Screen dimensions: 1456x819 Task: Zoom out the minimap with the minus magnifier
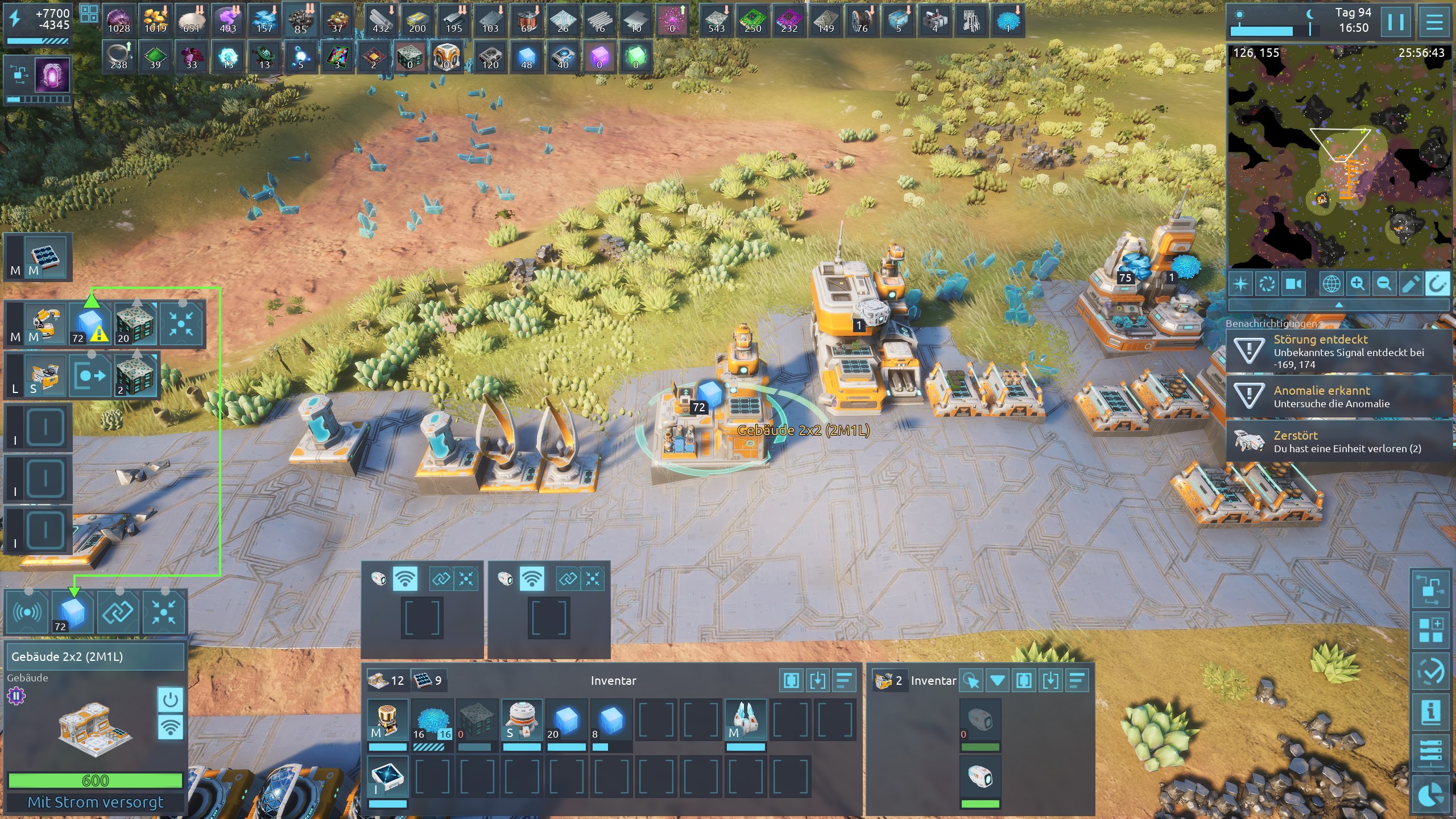[x=1384, y=283]
